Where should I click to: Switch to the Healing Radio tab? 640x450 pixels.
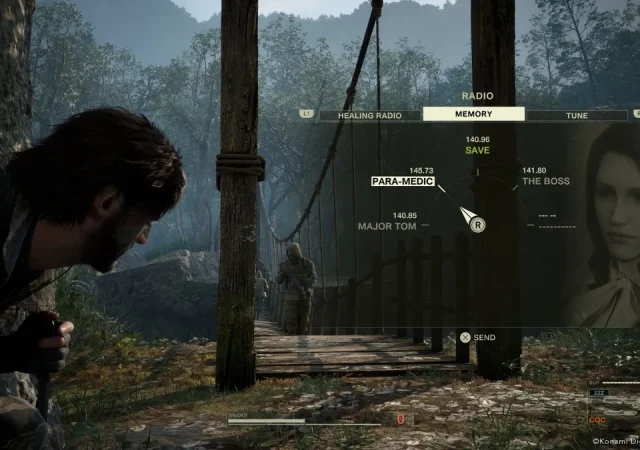click(369, 115)
